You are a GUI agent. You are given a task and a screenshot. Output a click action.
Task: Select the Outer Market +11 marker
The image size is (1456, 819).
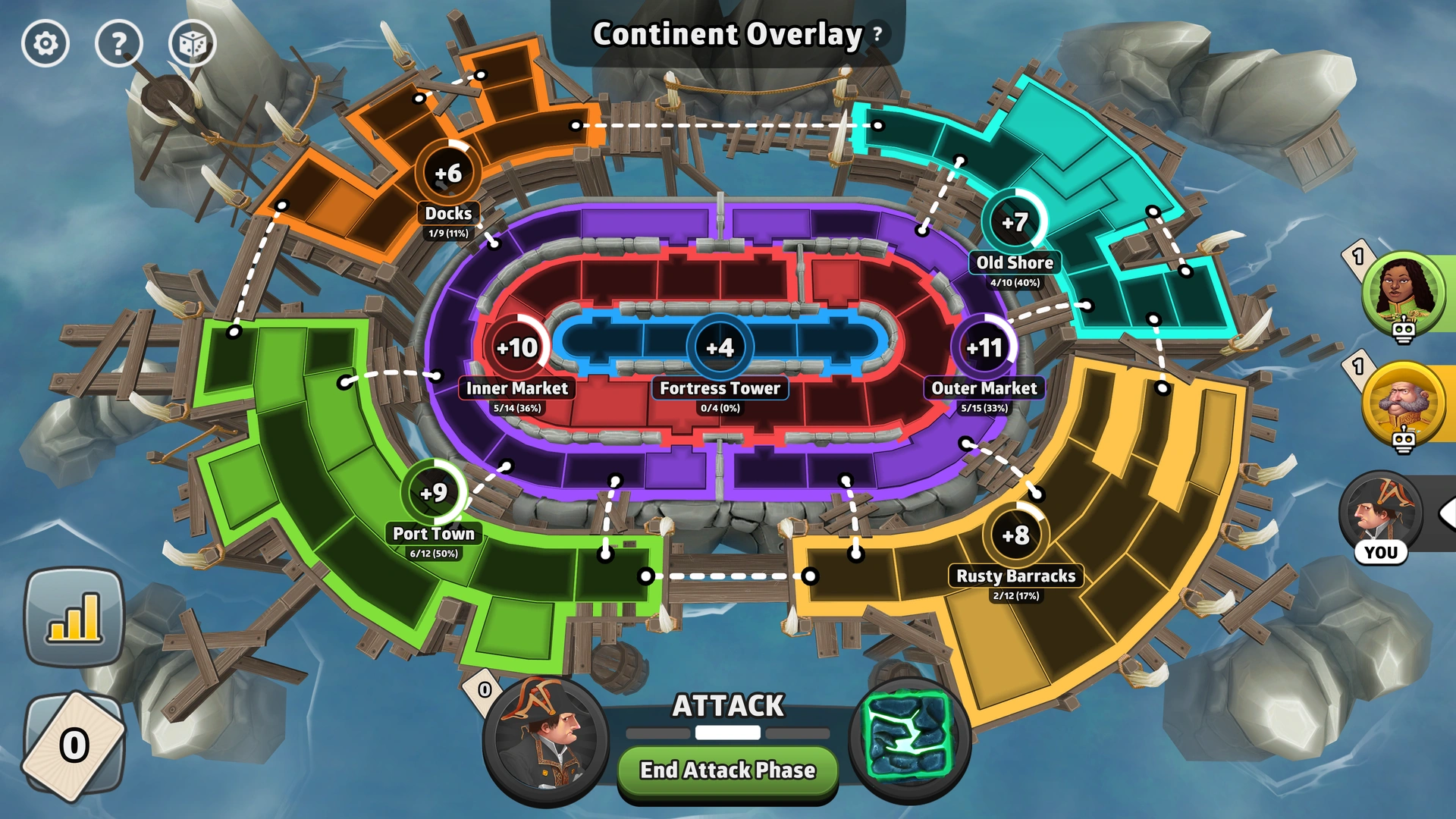click(x=984, y=347)
